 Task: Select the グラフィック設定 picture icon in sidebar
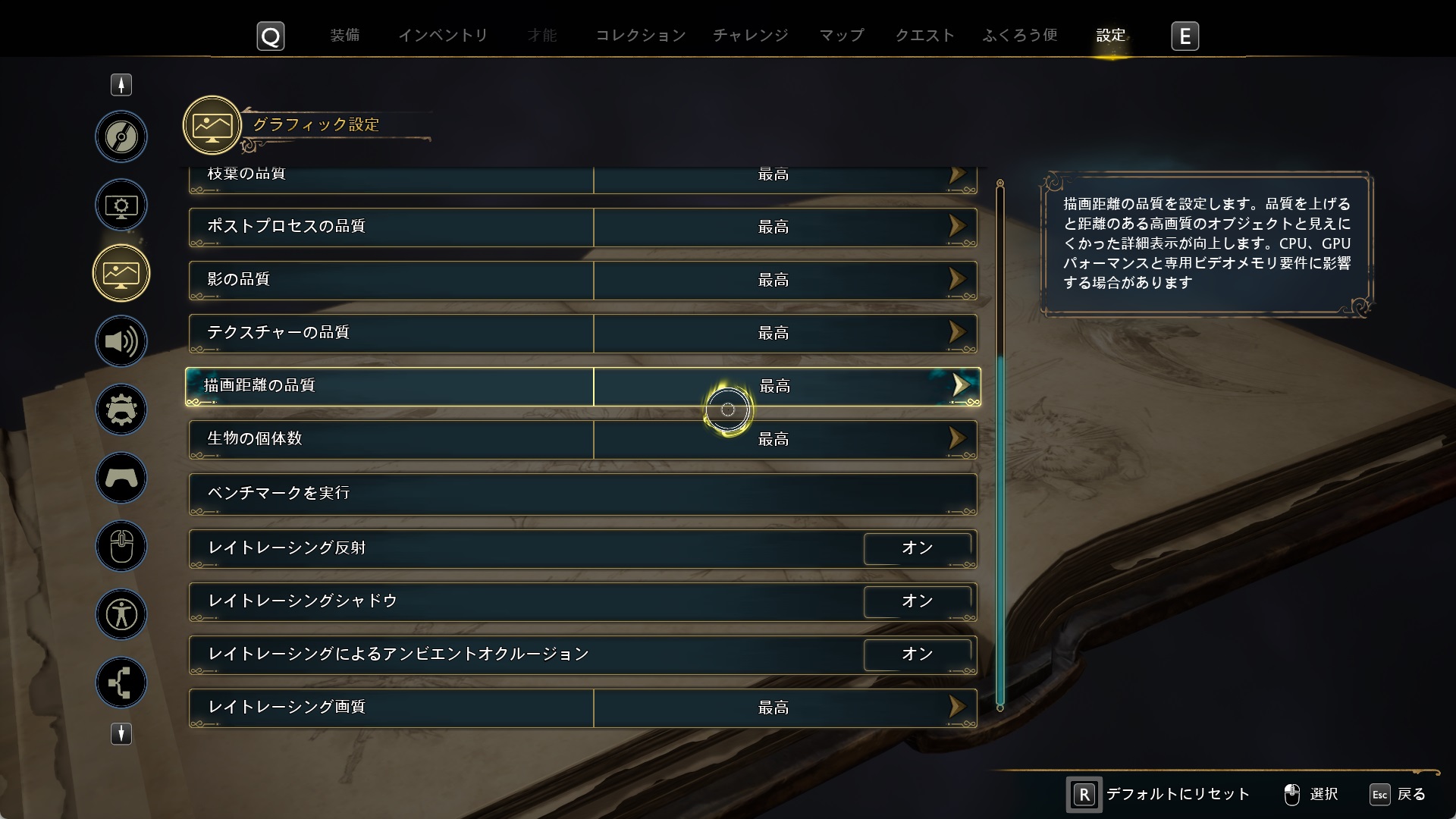click(x=121, y=273)
